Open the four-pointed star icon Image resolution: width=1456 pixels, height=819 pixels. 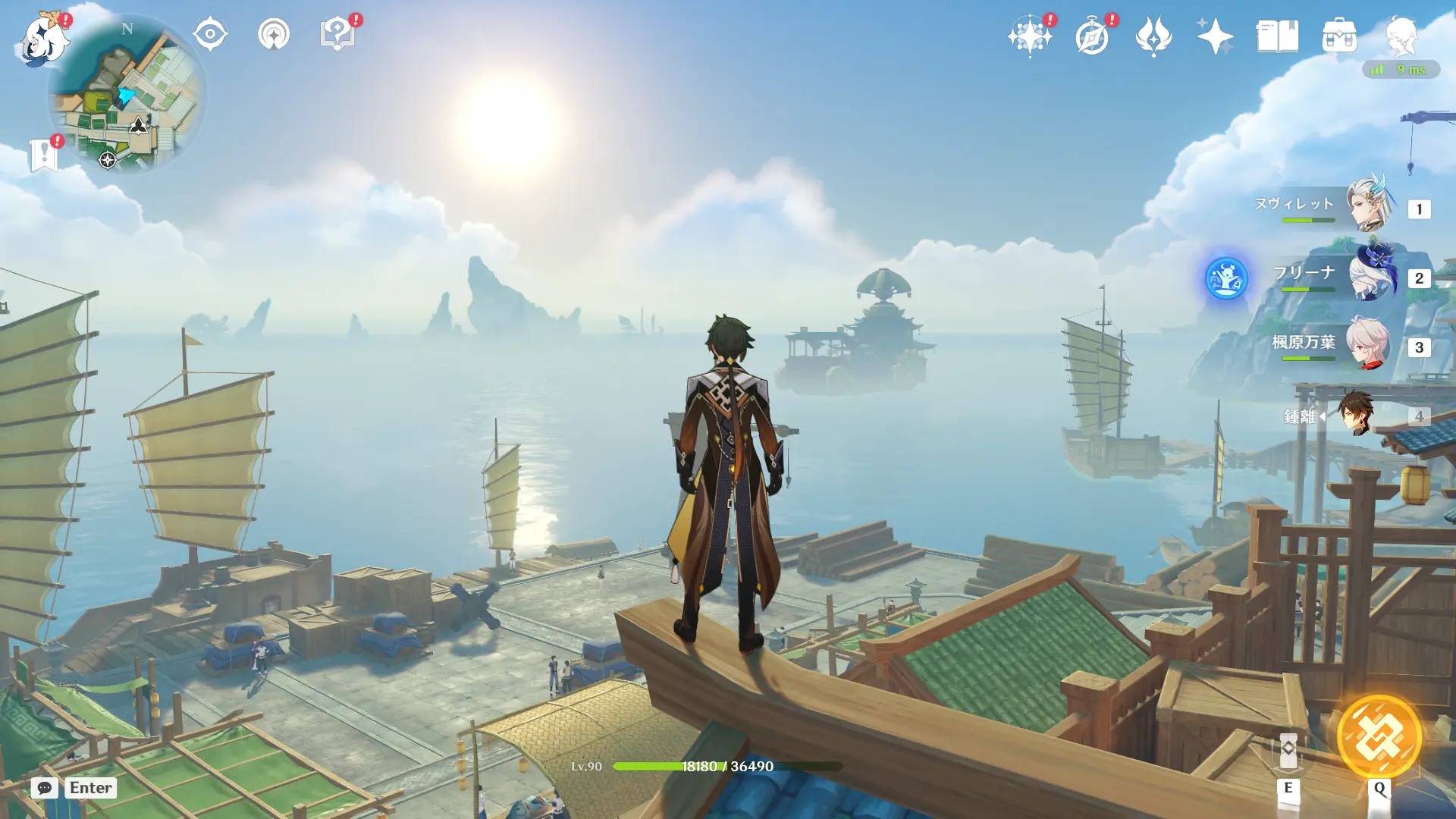[1215, 36]
